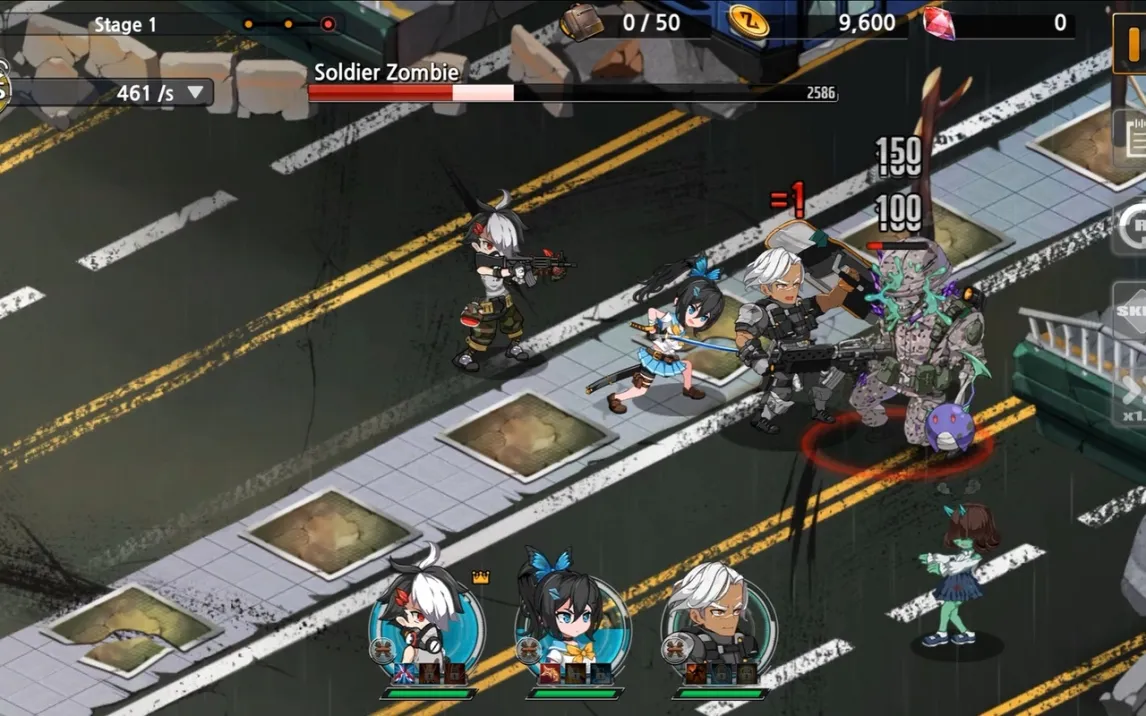This screenshot has width=1146, height=716.
Task: Tap the red gem currency icon
Action: point(938,22)
